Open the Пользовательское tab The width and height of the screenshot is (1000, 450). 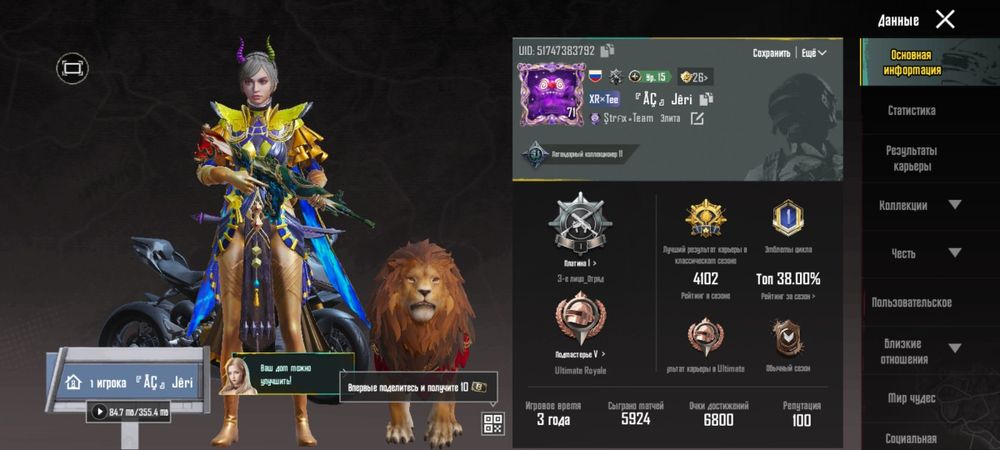pos(911,302)
